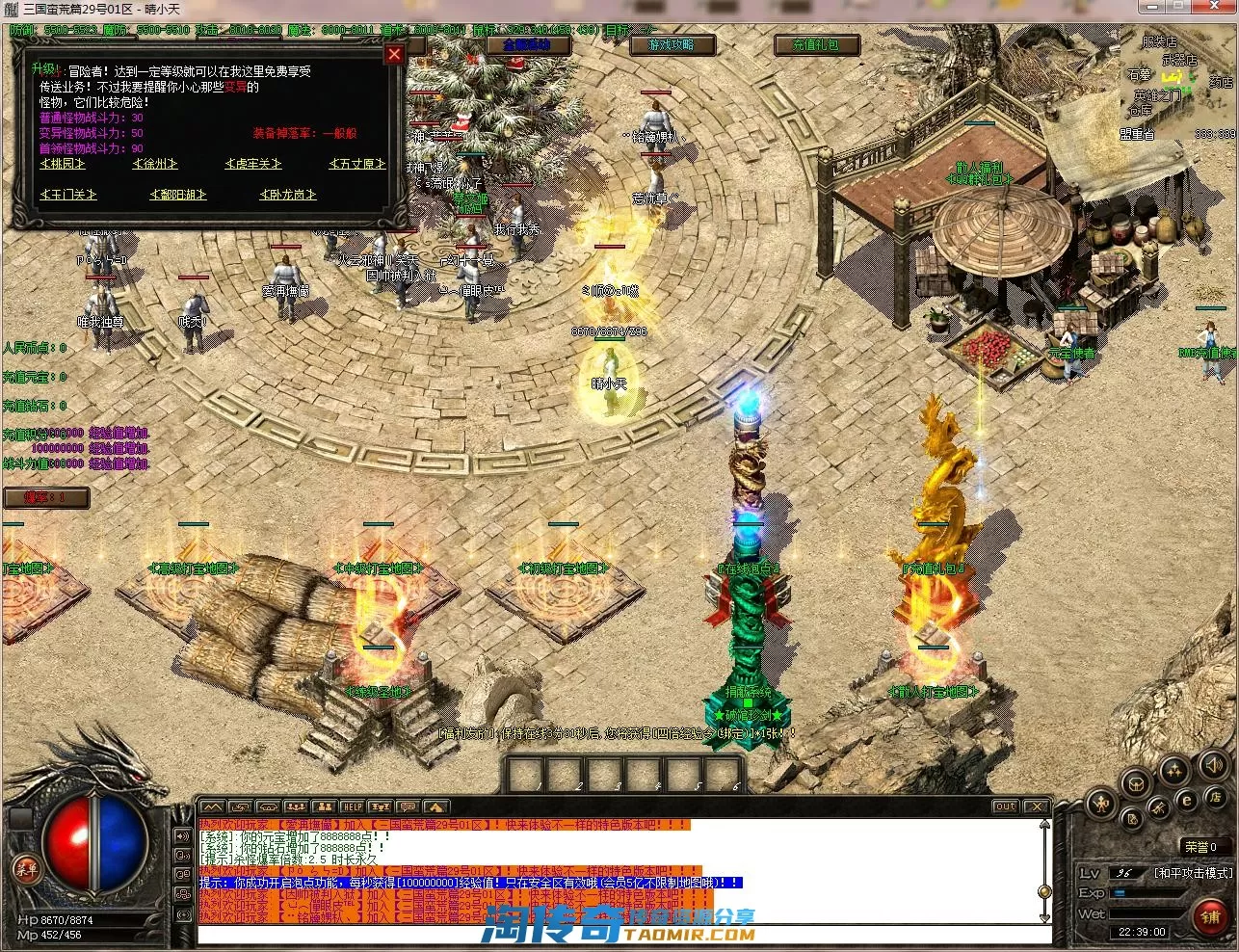Travel to 五丈原 via the dialog link
The image size is (1239, 952).
(356, 164)
